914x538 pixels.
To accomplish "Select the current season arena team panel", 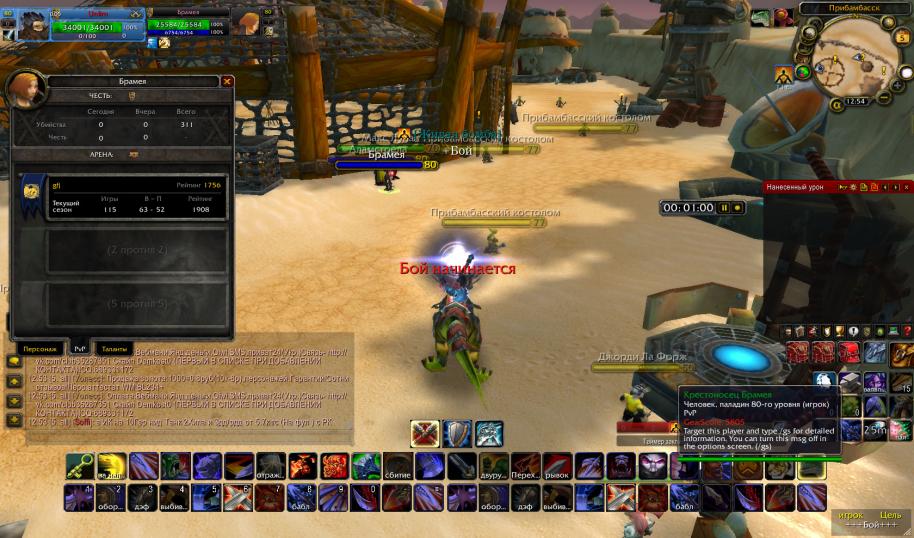I will coord(123,198).
